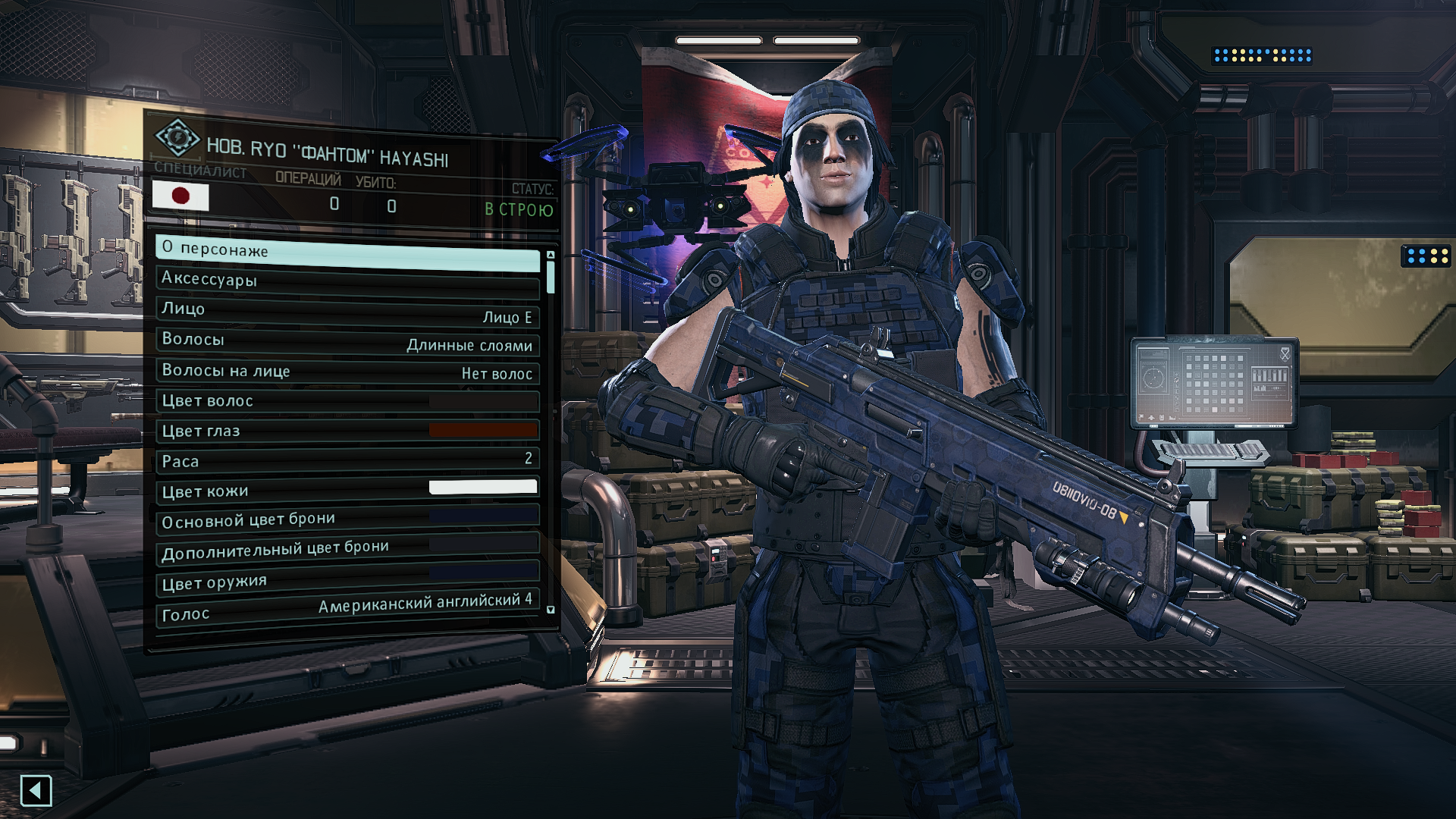Open «Основной цвет брони» primary armor color

(x=347, y=519)
